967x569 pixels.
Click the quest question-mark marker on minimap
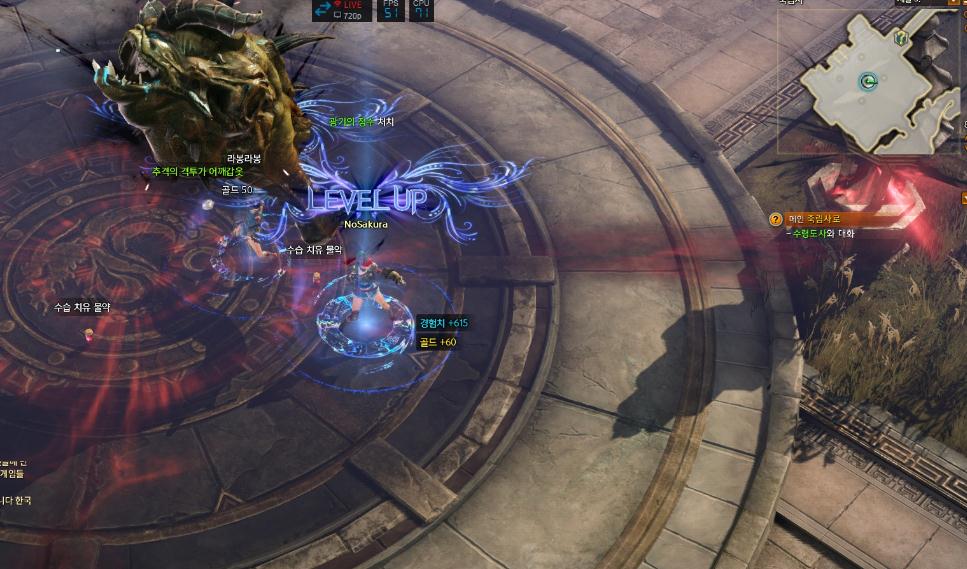coord(902,38)
